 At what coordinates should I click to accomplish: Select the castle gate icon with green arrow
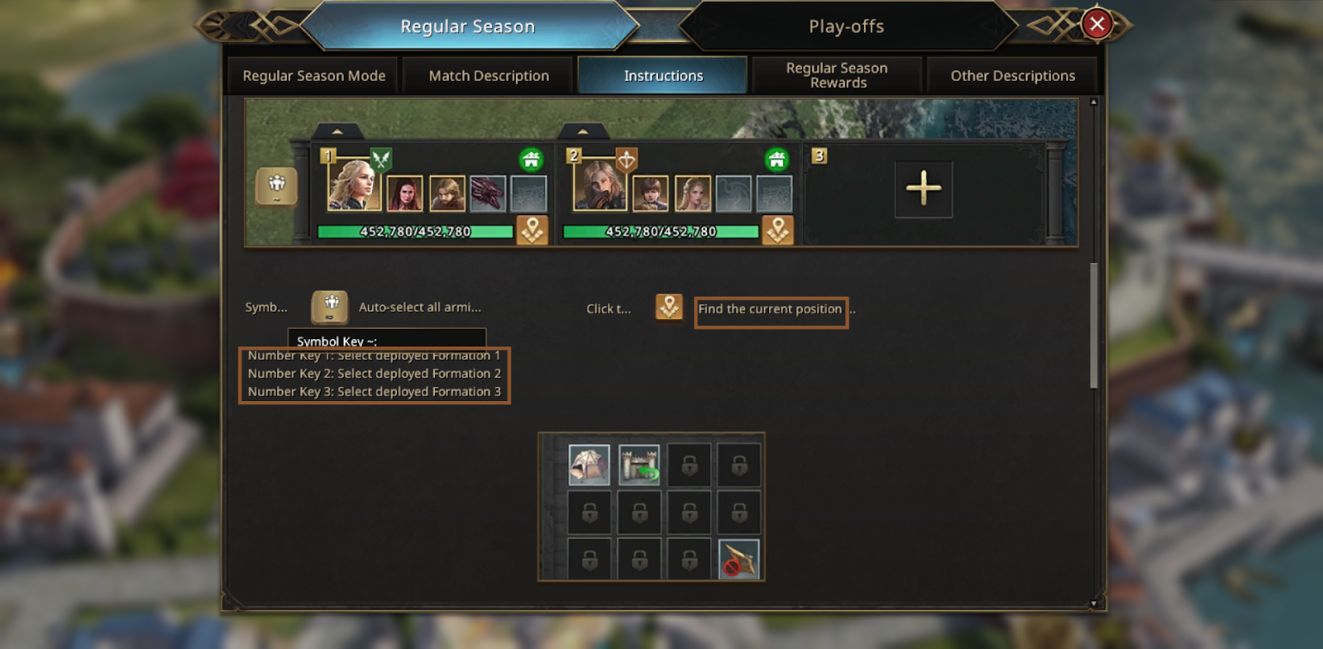point(639,465)
